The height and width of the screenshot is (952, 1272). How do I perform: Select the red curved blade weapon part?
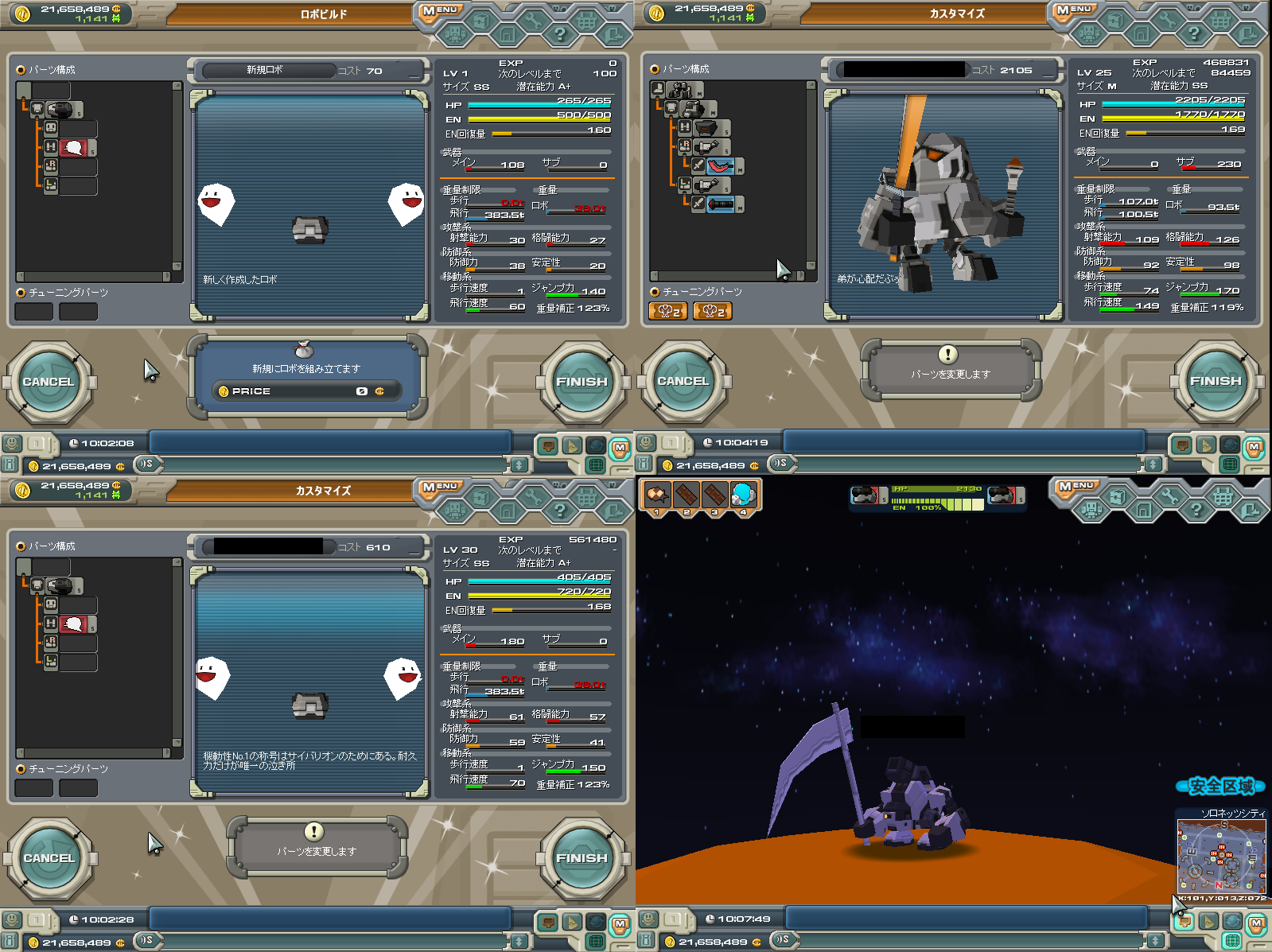point(720,166)
